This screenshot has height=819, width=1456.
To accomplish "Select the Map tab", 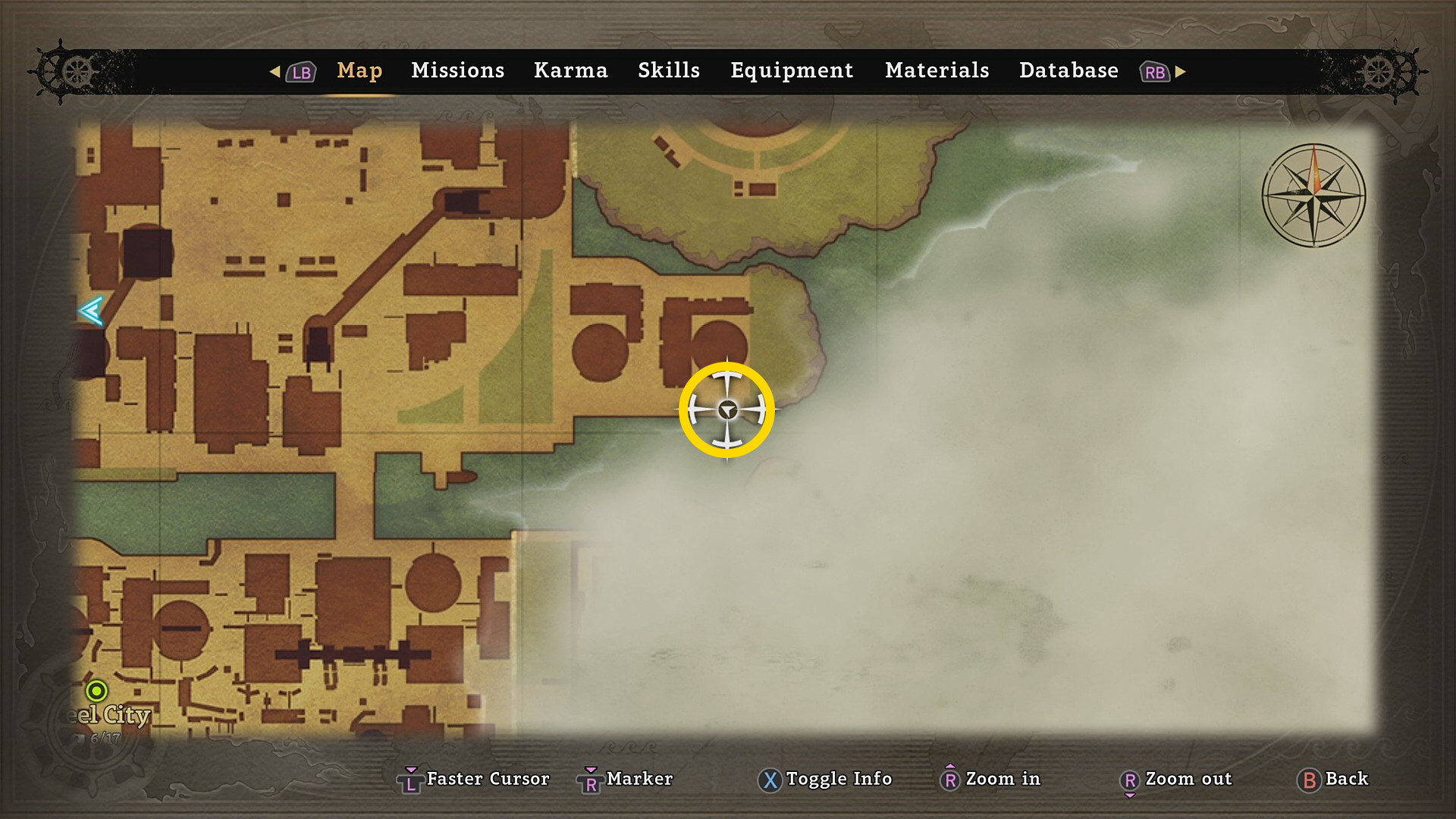I will point(359,71).
